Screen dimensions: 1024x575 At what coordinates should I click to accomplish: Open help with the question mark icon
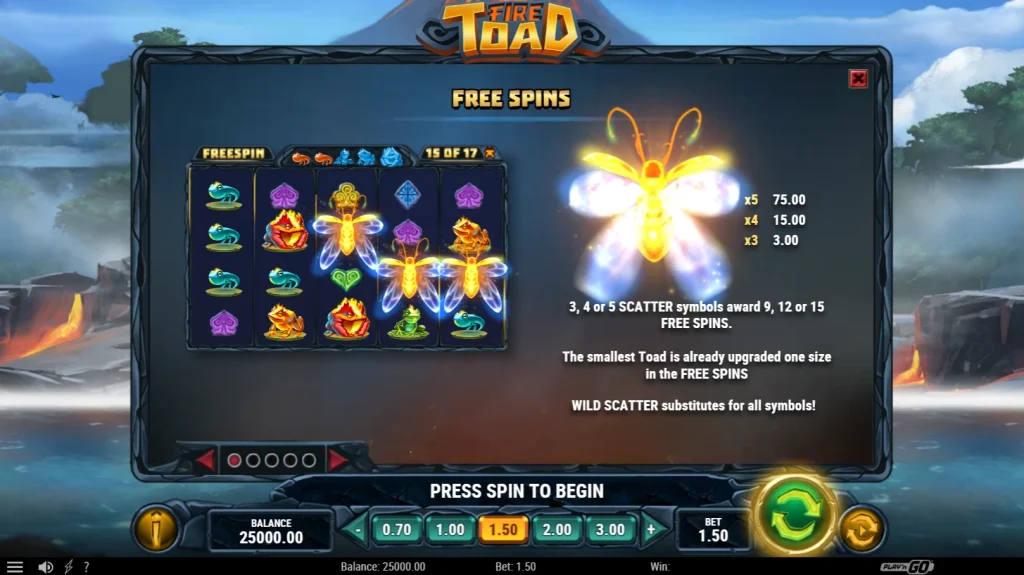[x=86, y=567]
